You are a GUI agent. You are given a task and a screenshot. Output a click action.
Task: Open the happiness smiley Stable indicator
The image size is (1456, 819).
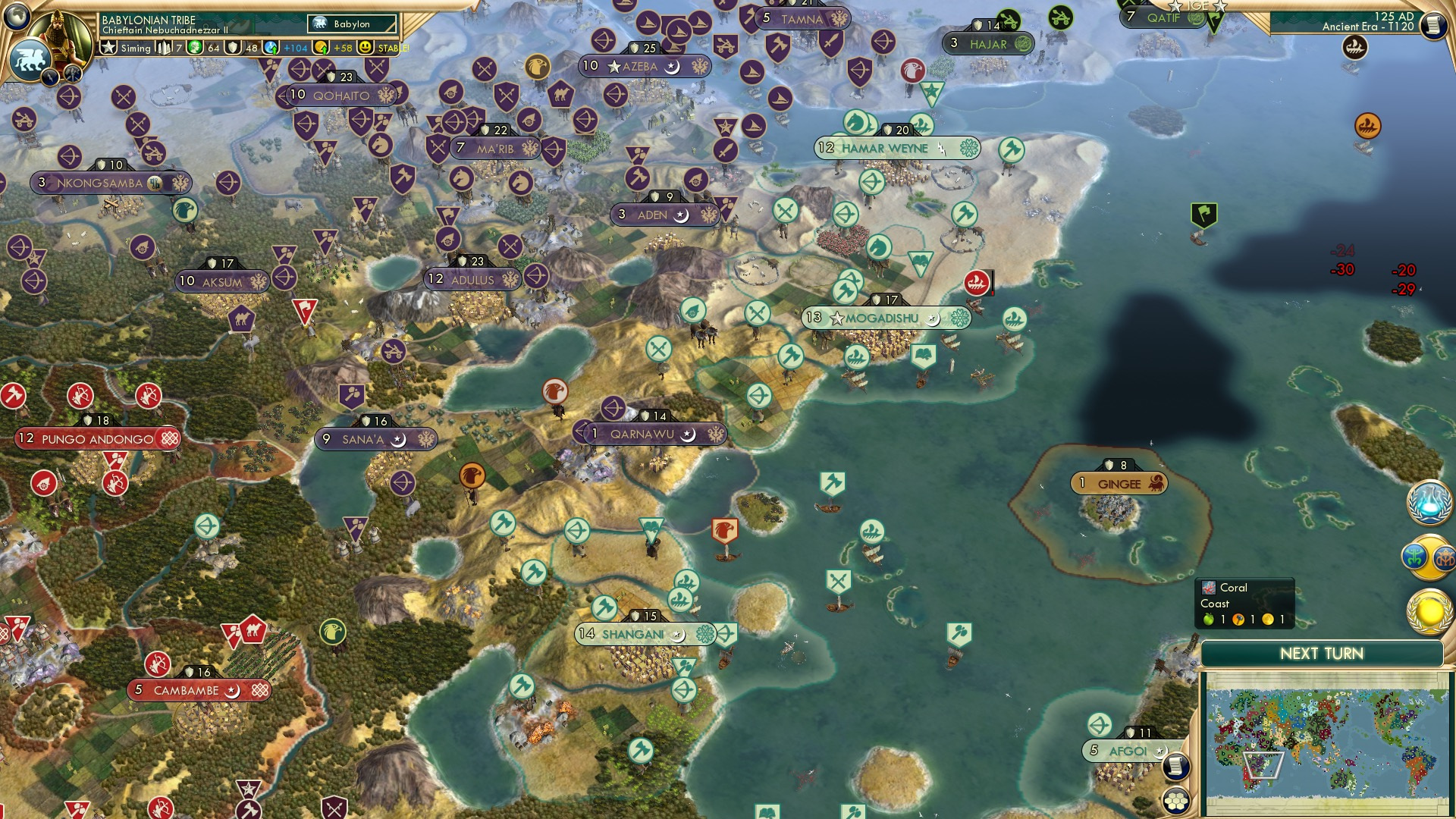[366, 48]
